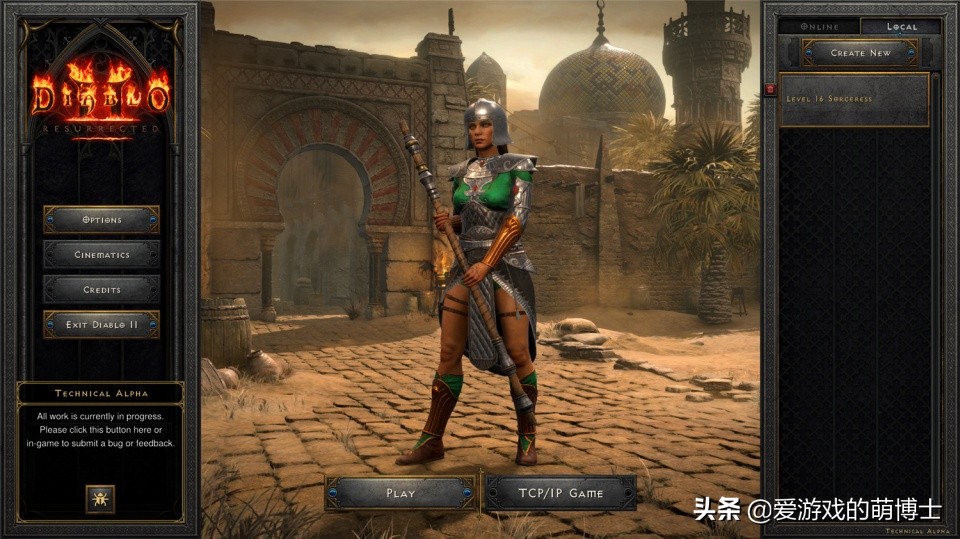Screen dimensions: 960x539
Task: Click Exit Diablo II button
Action: point(101,325)
